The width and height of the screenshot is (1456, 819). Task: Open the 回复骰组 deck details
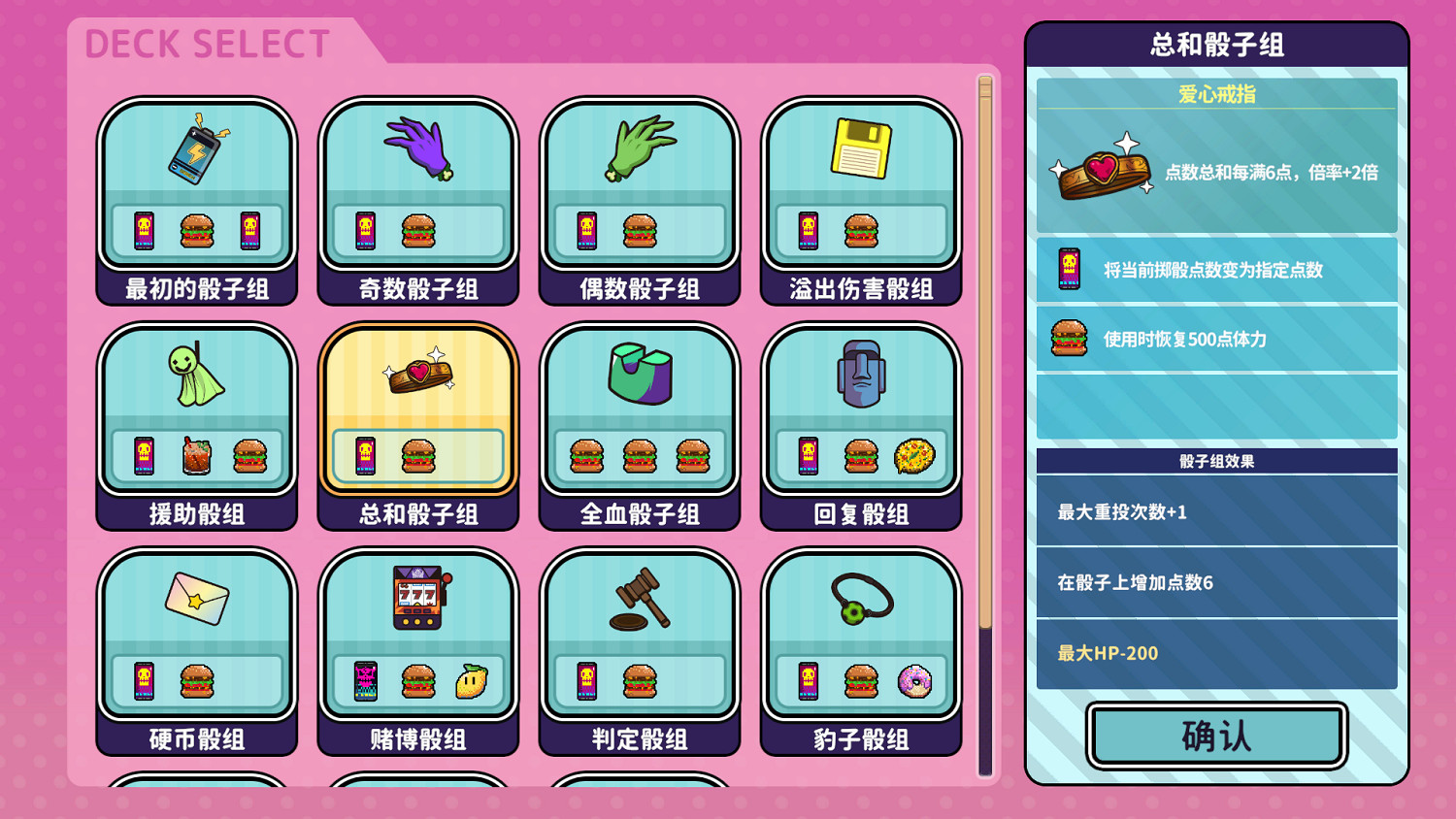click(x=860, y=425)
